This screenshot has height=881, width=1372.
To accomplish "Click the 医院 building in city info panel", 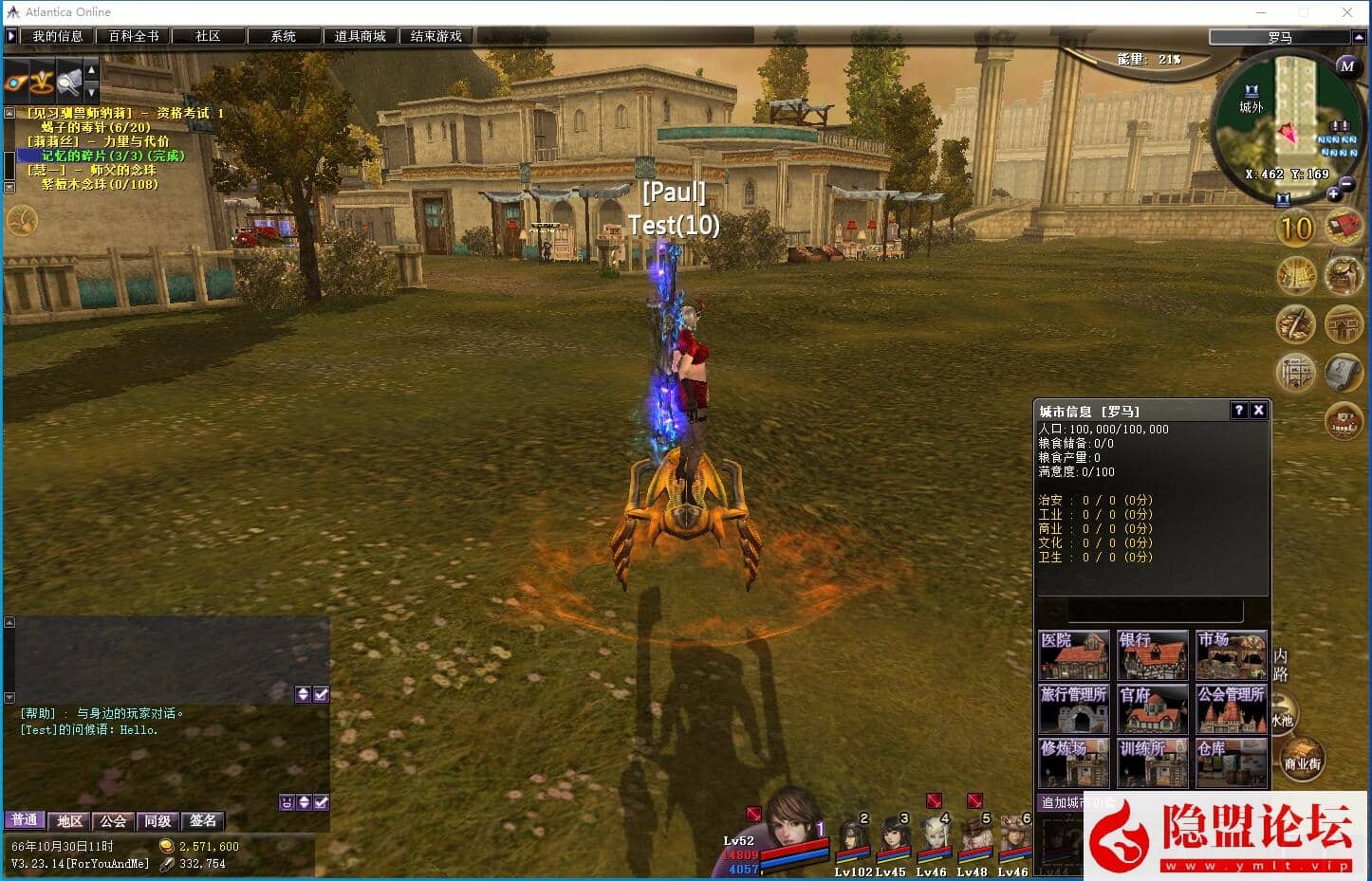I will 1073,654.
